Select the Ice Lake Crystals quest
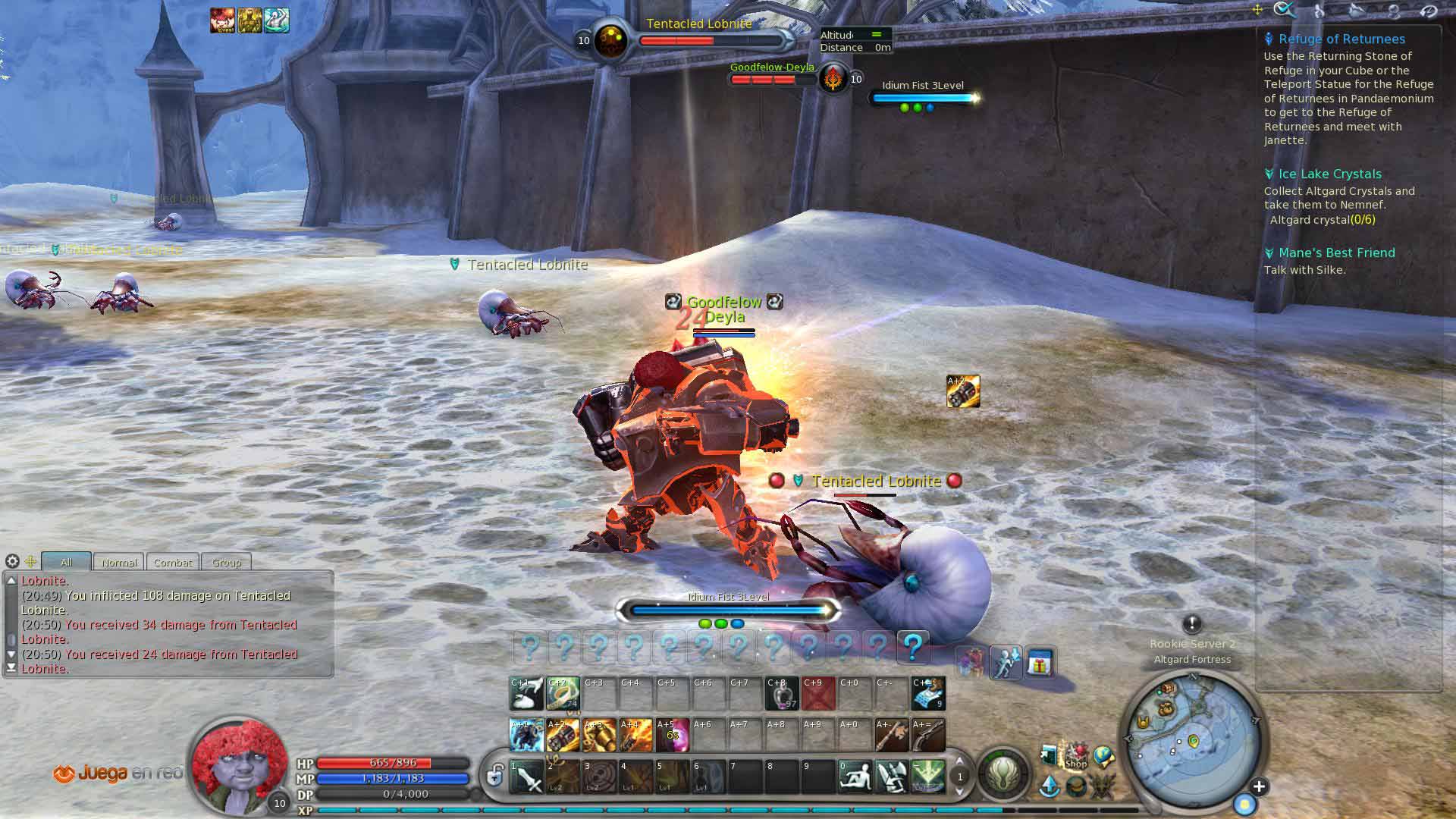 click(x=1329, y=174)
